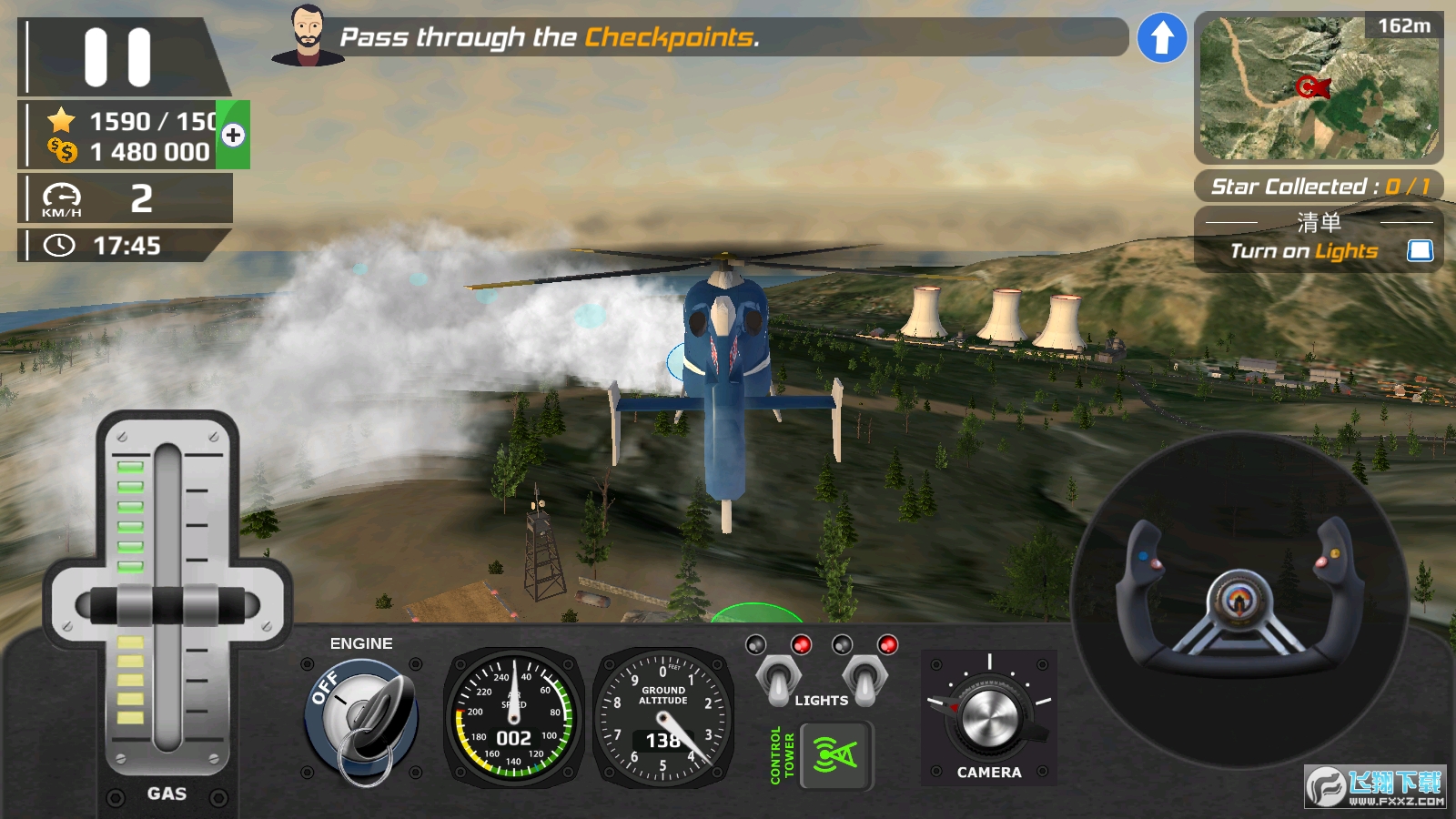This screenshot has width=1456, height=819.
Task: Grab the gas throttle lever handle
Action: (167, 606)
